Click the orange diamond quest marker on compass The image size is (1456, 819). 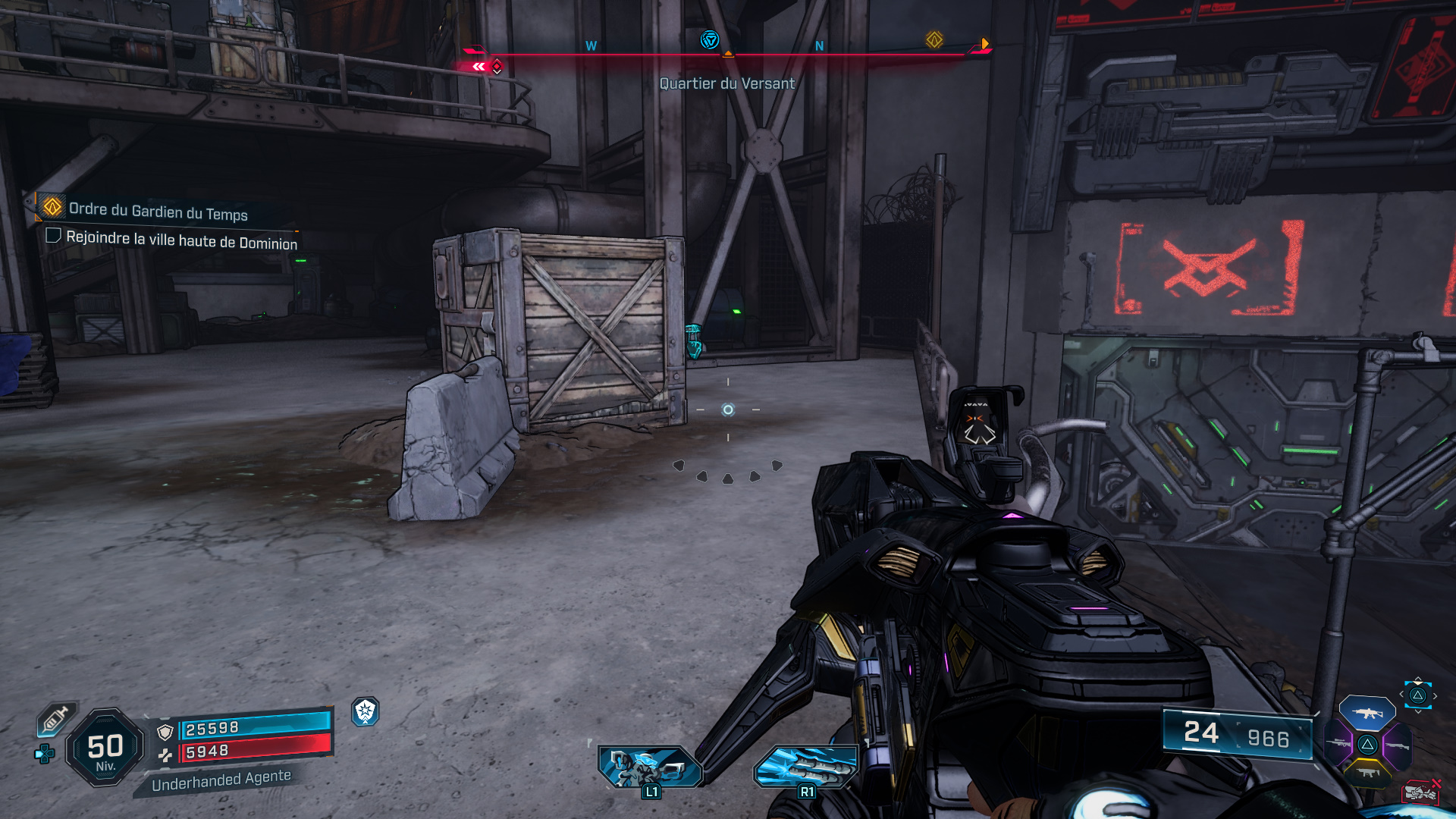pyautogui.click(x=934, y=40)
